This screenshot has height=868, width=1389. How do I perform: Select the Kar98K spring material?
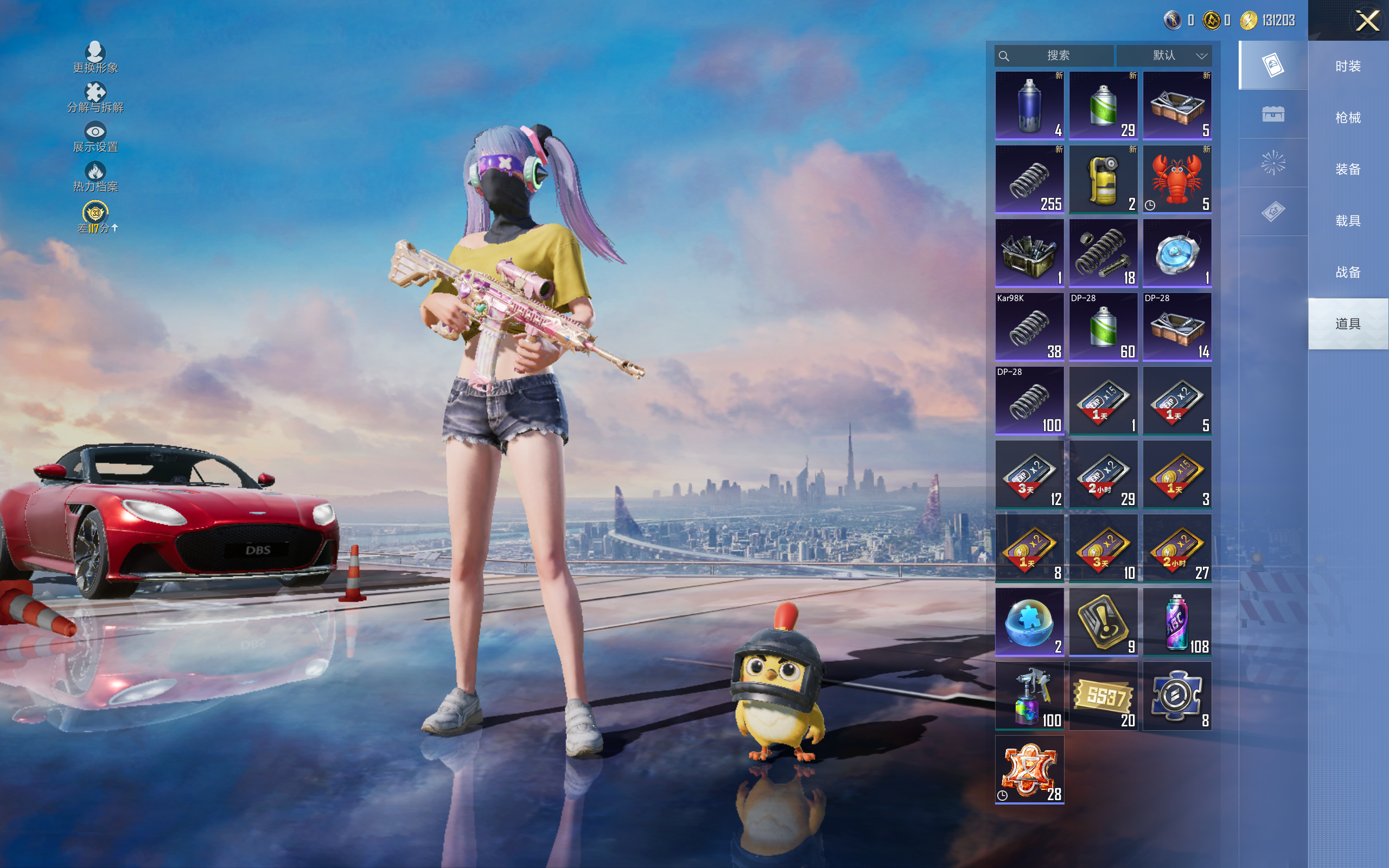[x=1029, y=327]
